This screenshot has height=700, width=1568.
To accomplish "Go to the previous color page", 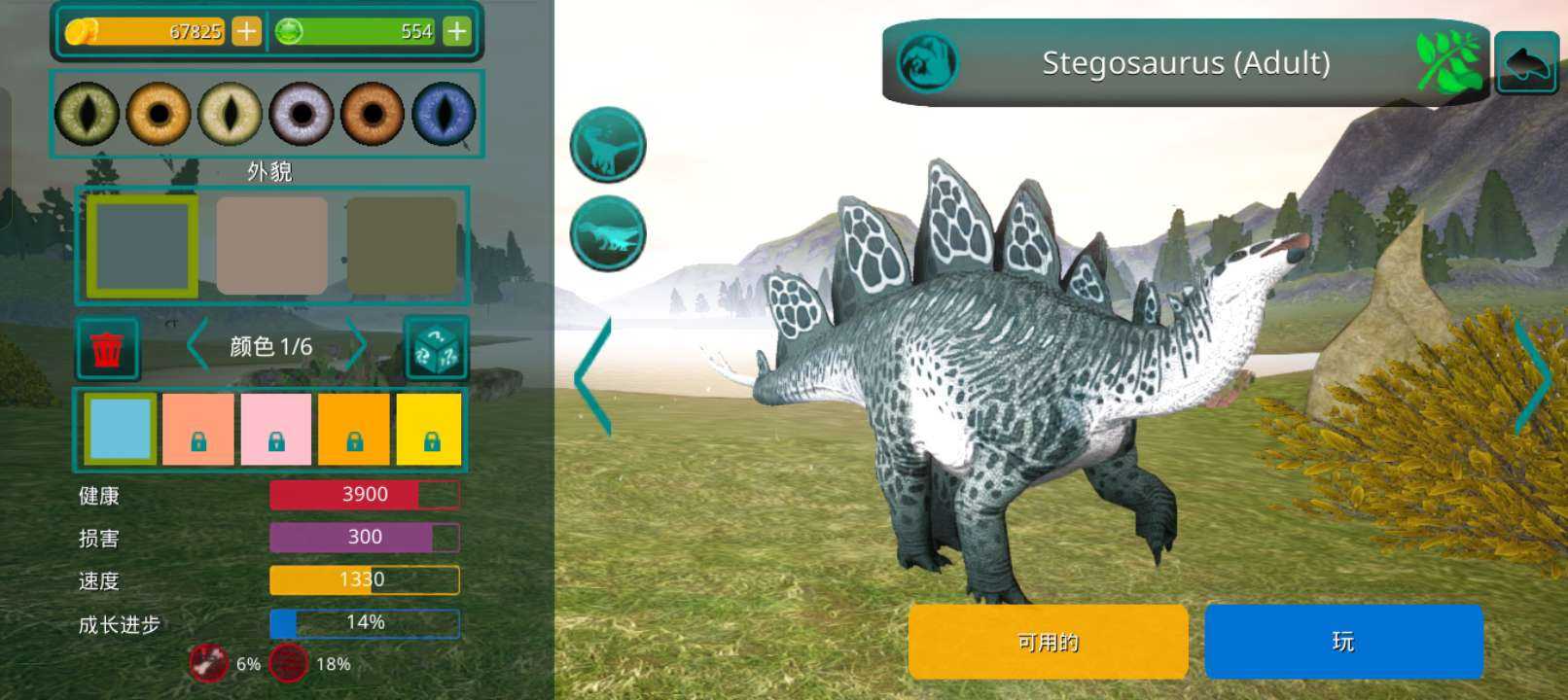I will [197, 346].
